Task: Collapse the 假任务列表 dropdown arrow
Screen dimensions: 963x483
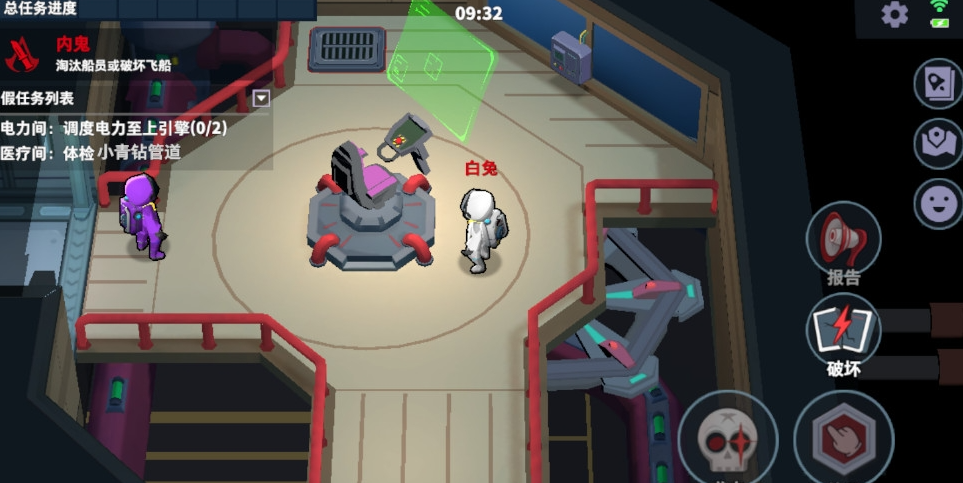Action: (x=261, y=98)
